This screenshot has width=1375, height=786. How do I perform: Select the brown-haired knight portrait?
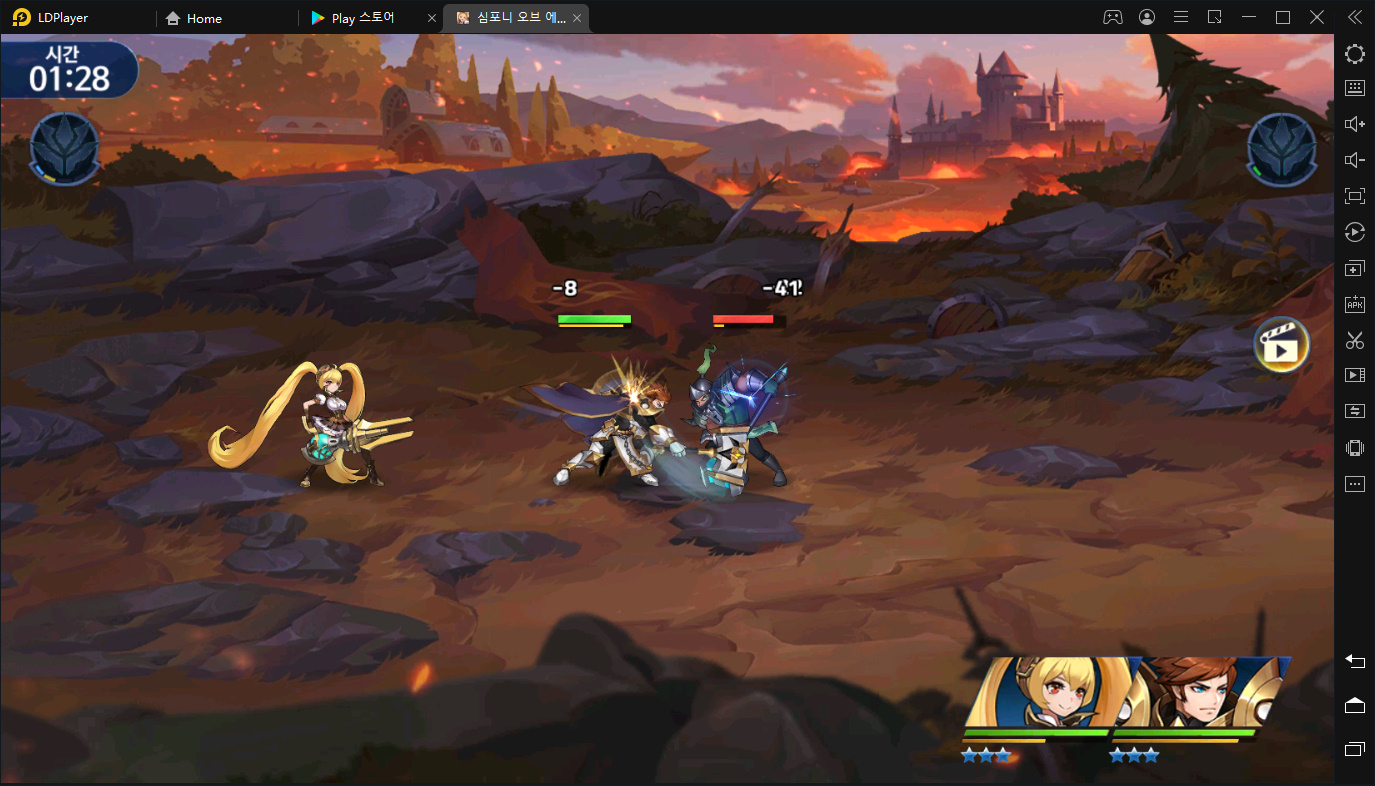coord(1200,695)
